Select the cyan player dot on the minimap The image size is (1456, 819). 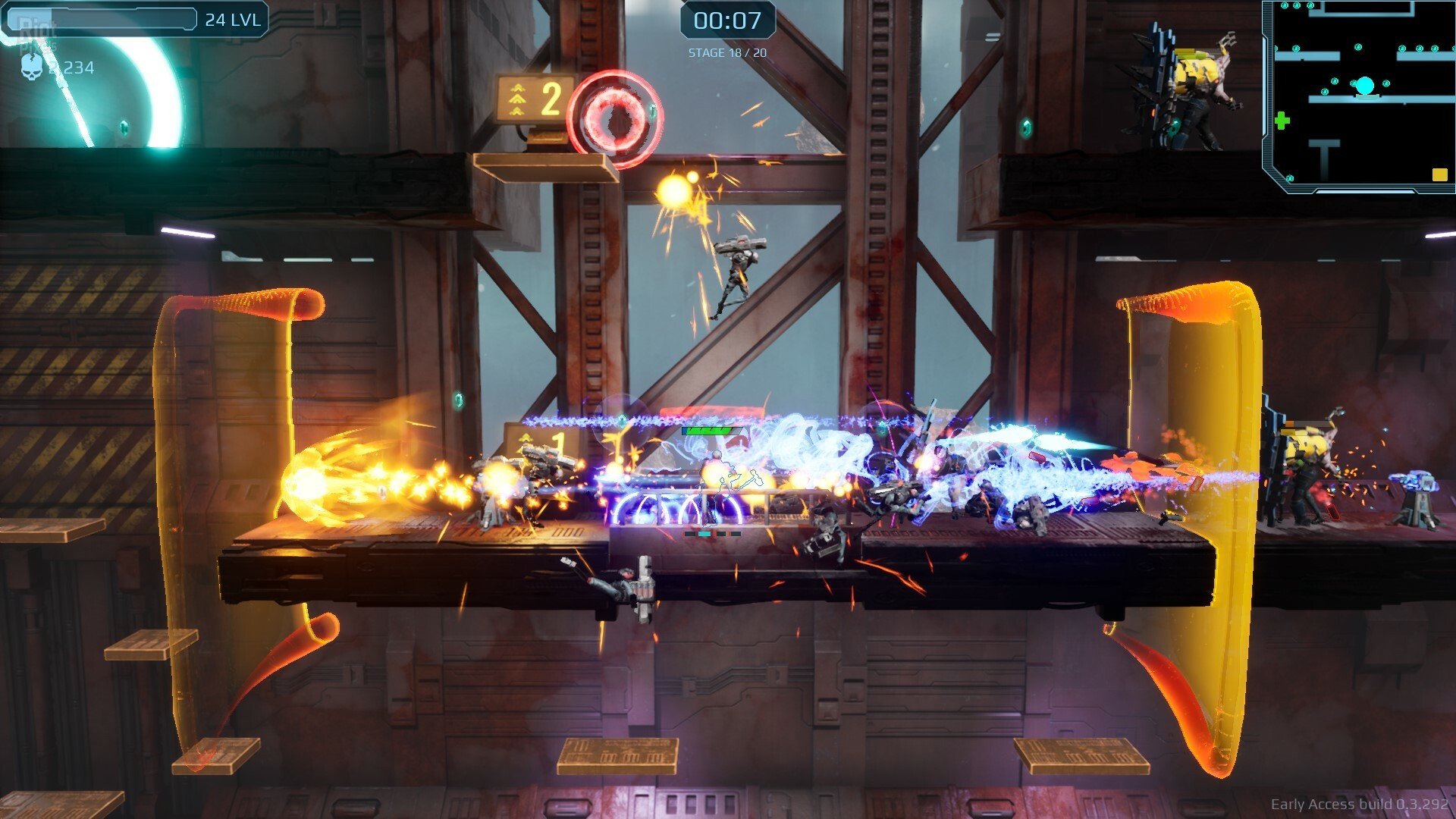tap(1365, 85)
